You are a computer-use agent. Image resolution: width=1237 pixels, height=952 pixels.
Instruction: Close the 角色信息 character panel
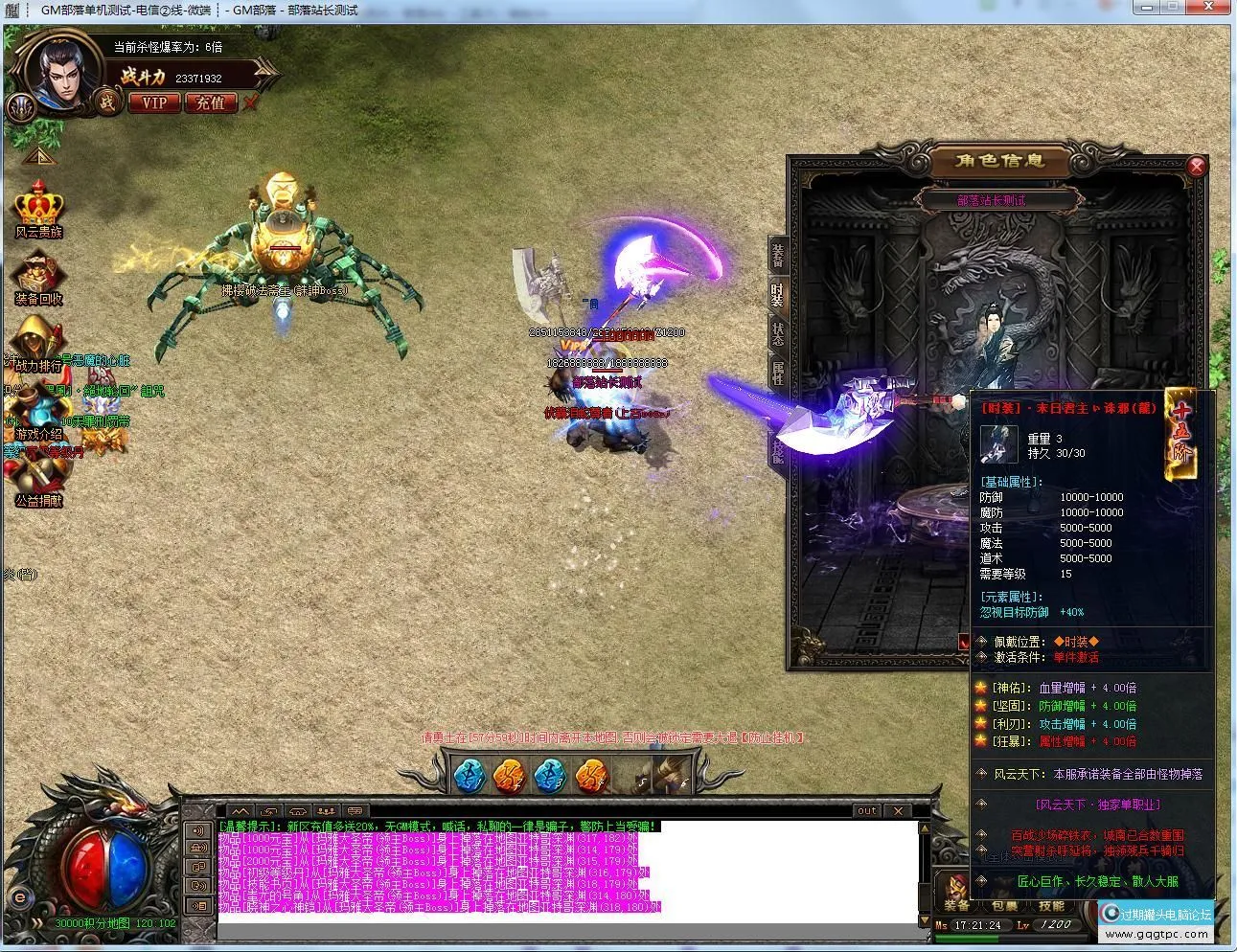(x=1196, y=167)
